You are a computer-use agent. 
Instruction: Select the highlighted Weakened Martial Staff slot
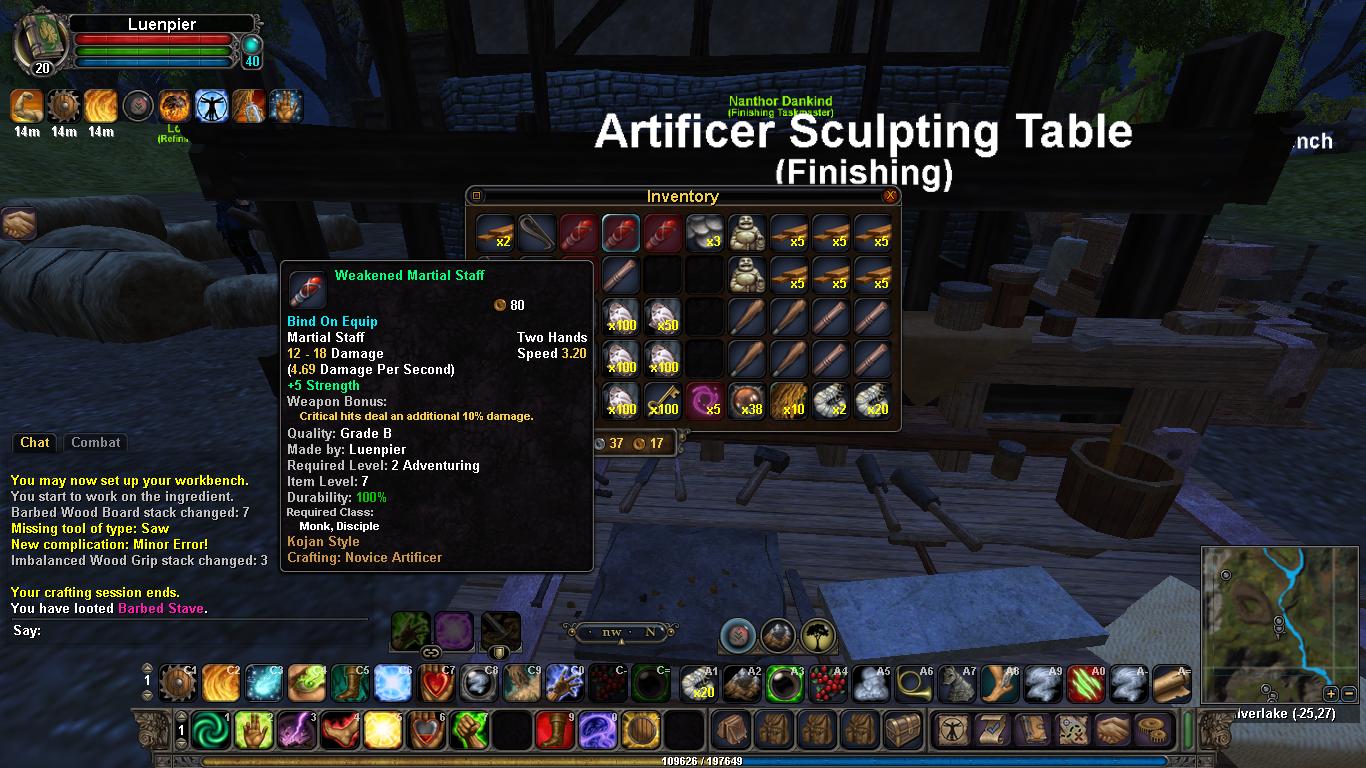tap(620, 232)
